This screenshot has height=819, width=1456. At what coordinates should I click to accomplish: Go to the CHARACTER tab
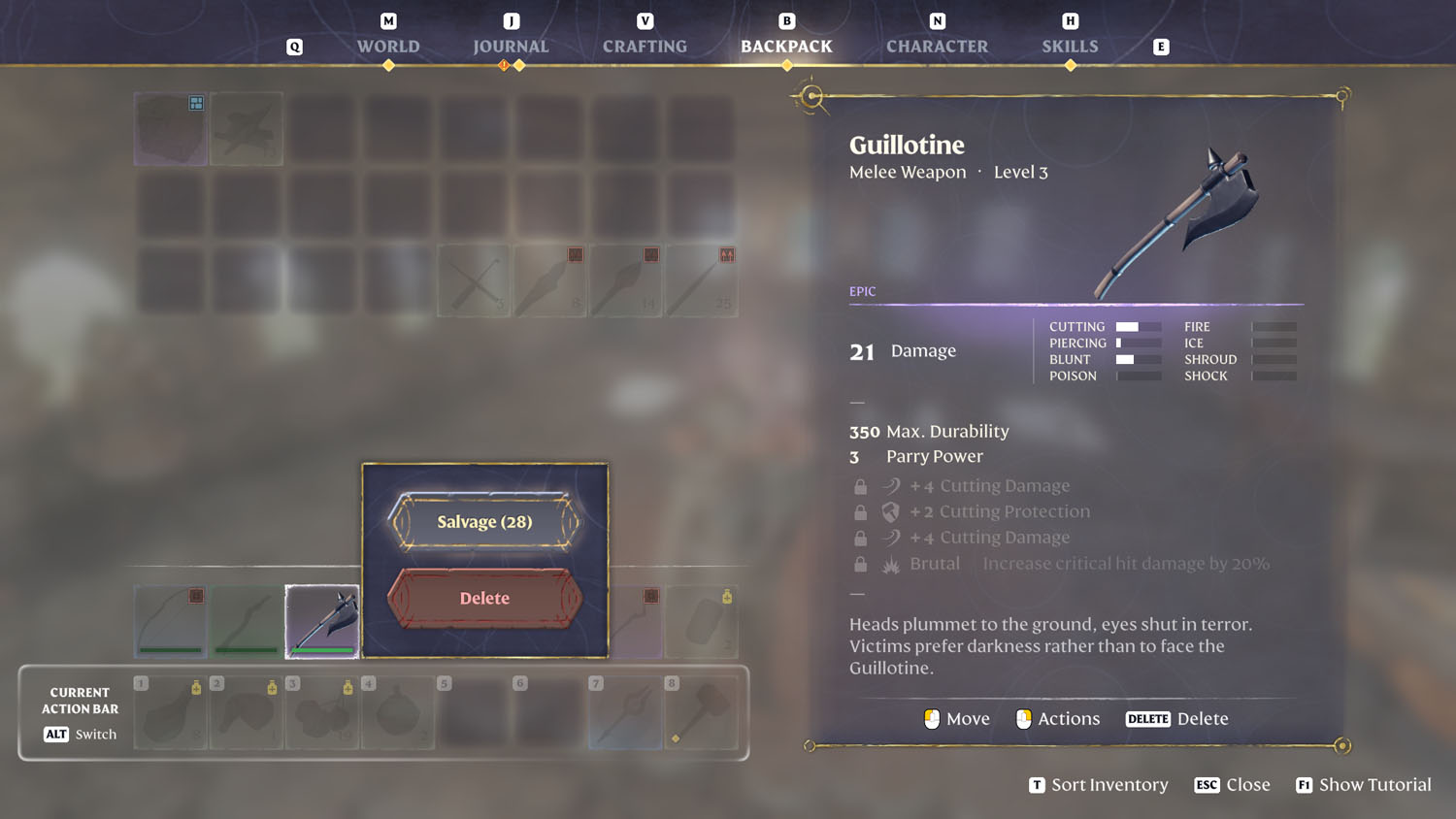pyautogui.click(x=936, y=46)
